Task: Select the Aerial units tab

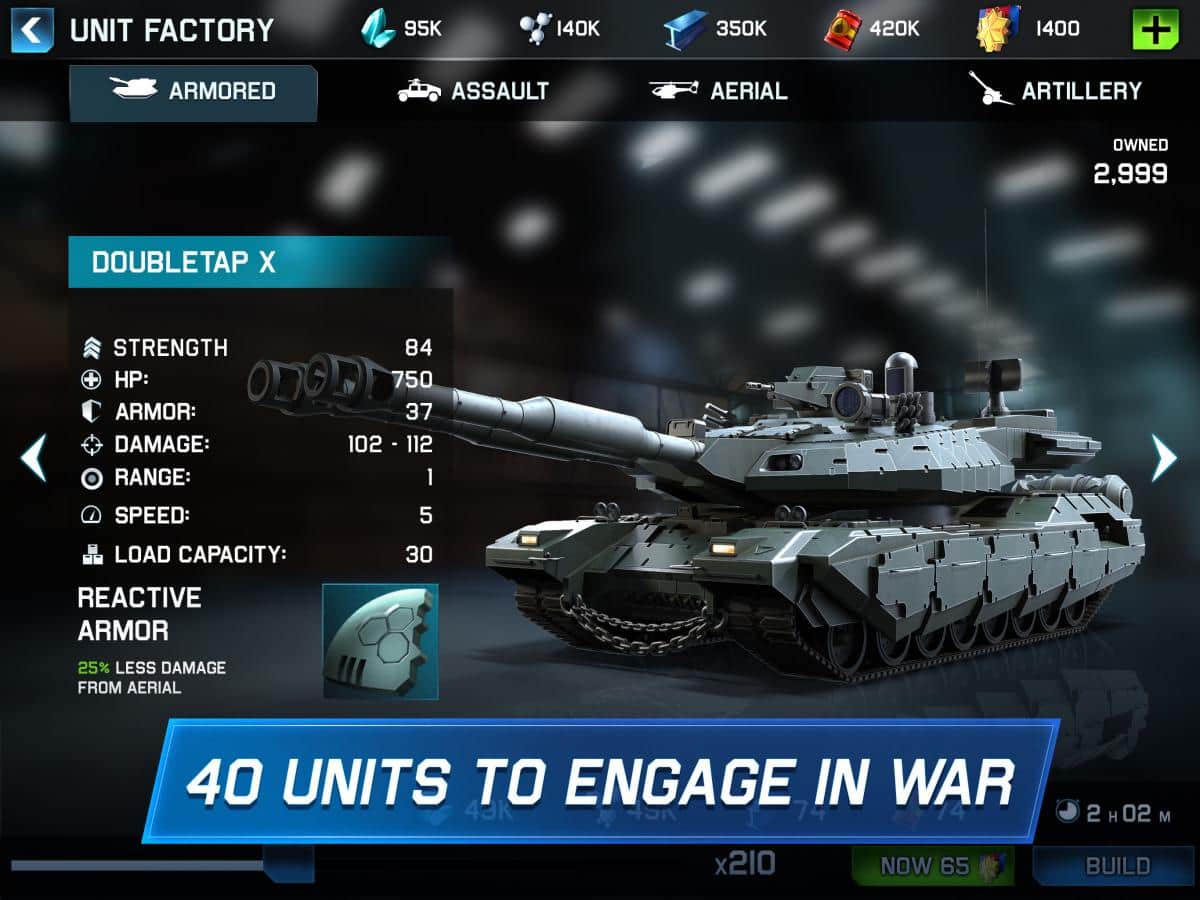Action: coord(718,91)
